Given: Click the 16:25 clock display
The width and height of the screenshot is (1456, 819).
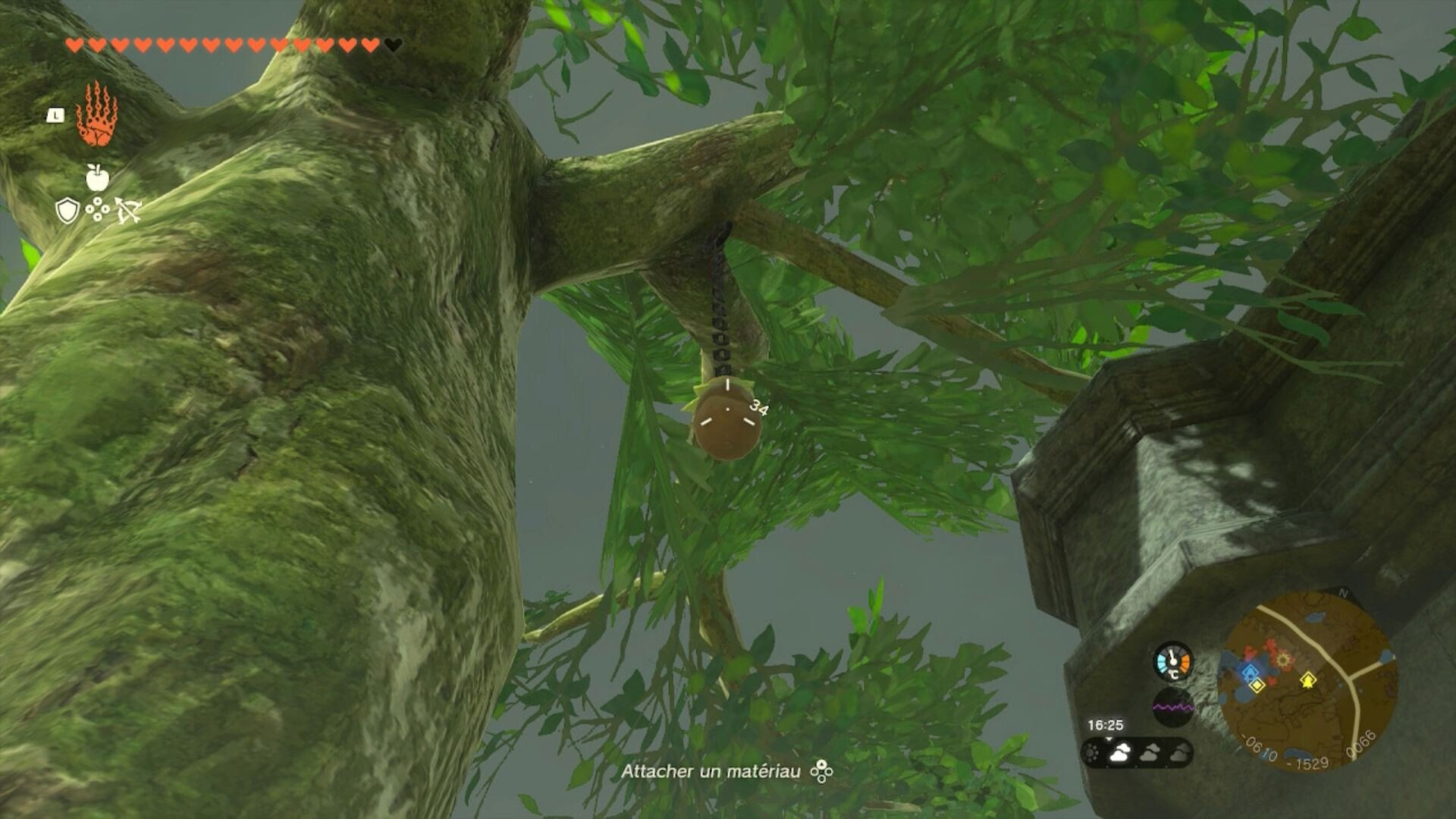Looking at the screenshot, I should [x=1106, y=724].
